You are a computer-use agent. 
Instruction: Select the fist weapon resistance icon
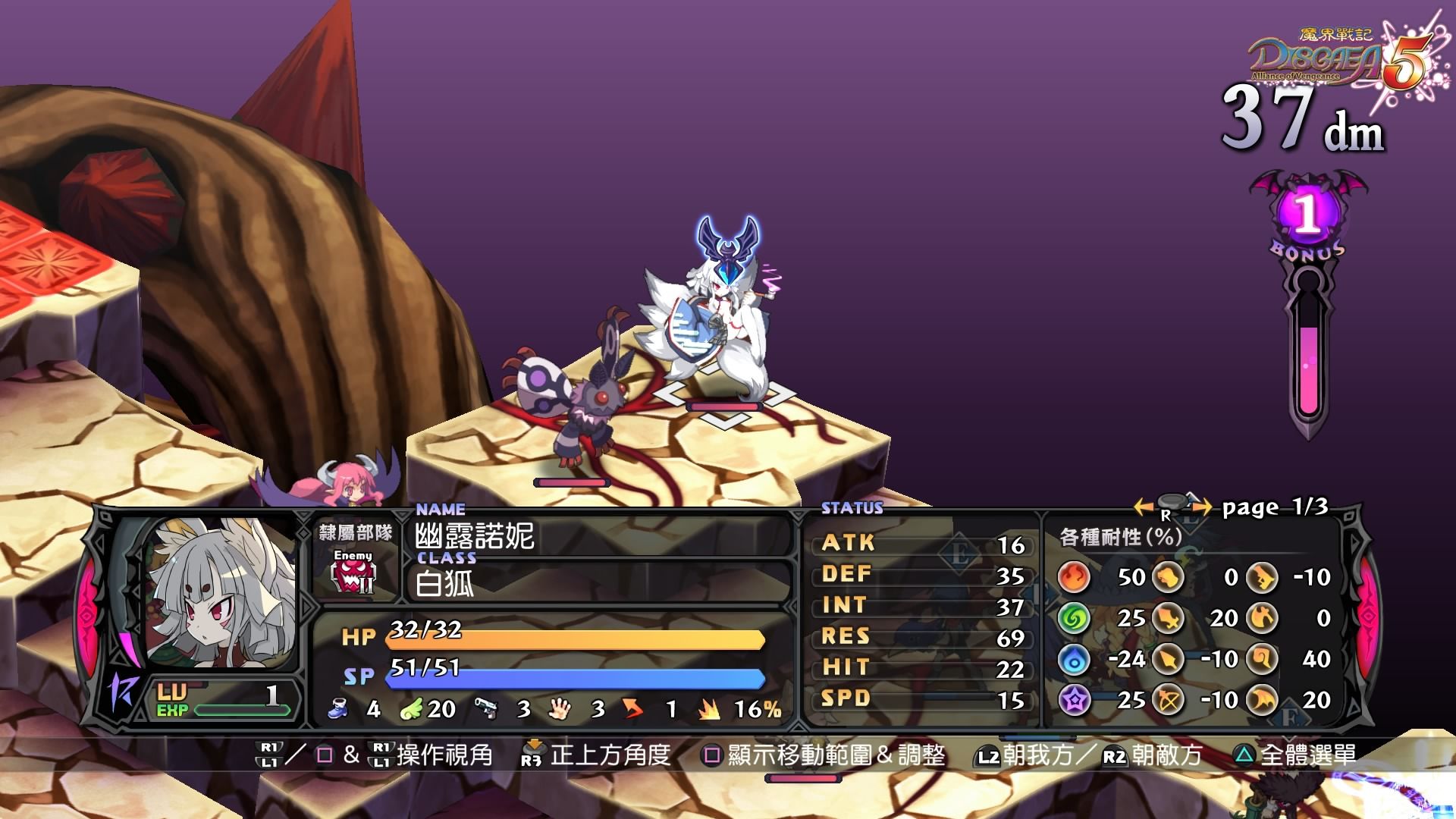pos(1169,577)
